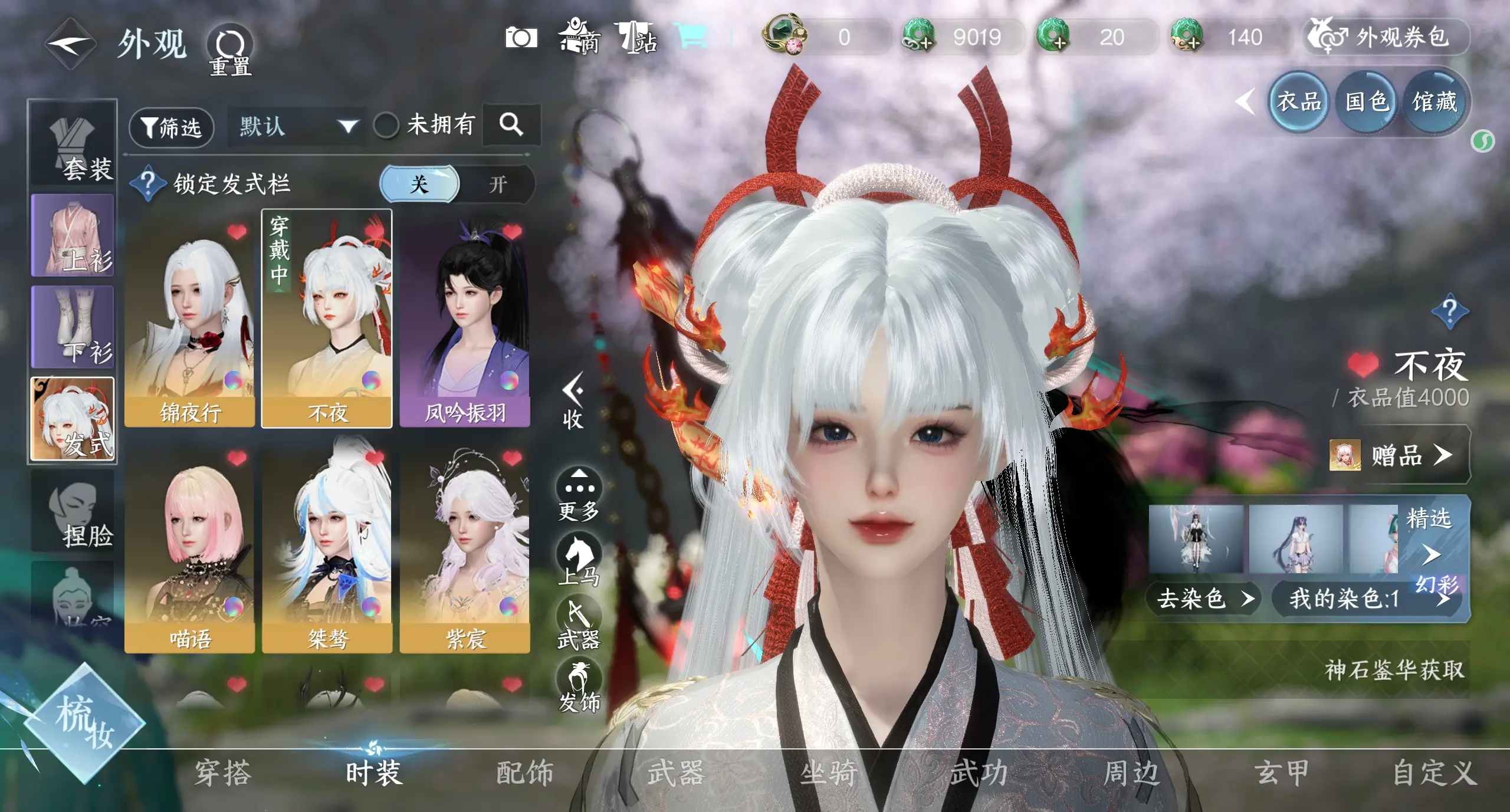The height and width of the screenshot is (812, 1510).
Task: Toggle the 未拥有 unowned filter
Action: point(386,126)
